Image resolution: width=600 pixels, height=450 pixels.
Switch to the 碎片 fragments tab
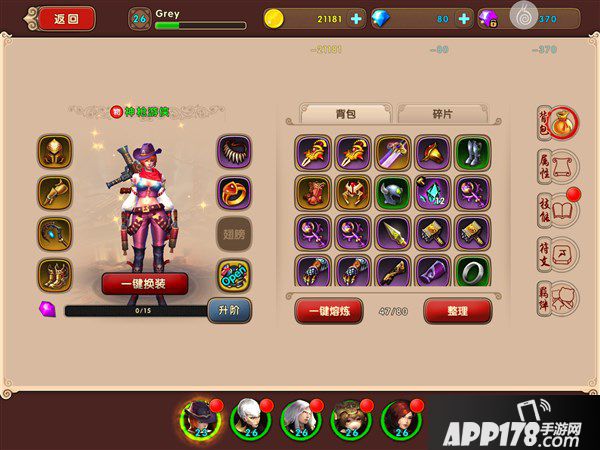[x=441, y=114]
